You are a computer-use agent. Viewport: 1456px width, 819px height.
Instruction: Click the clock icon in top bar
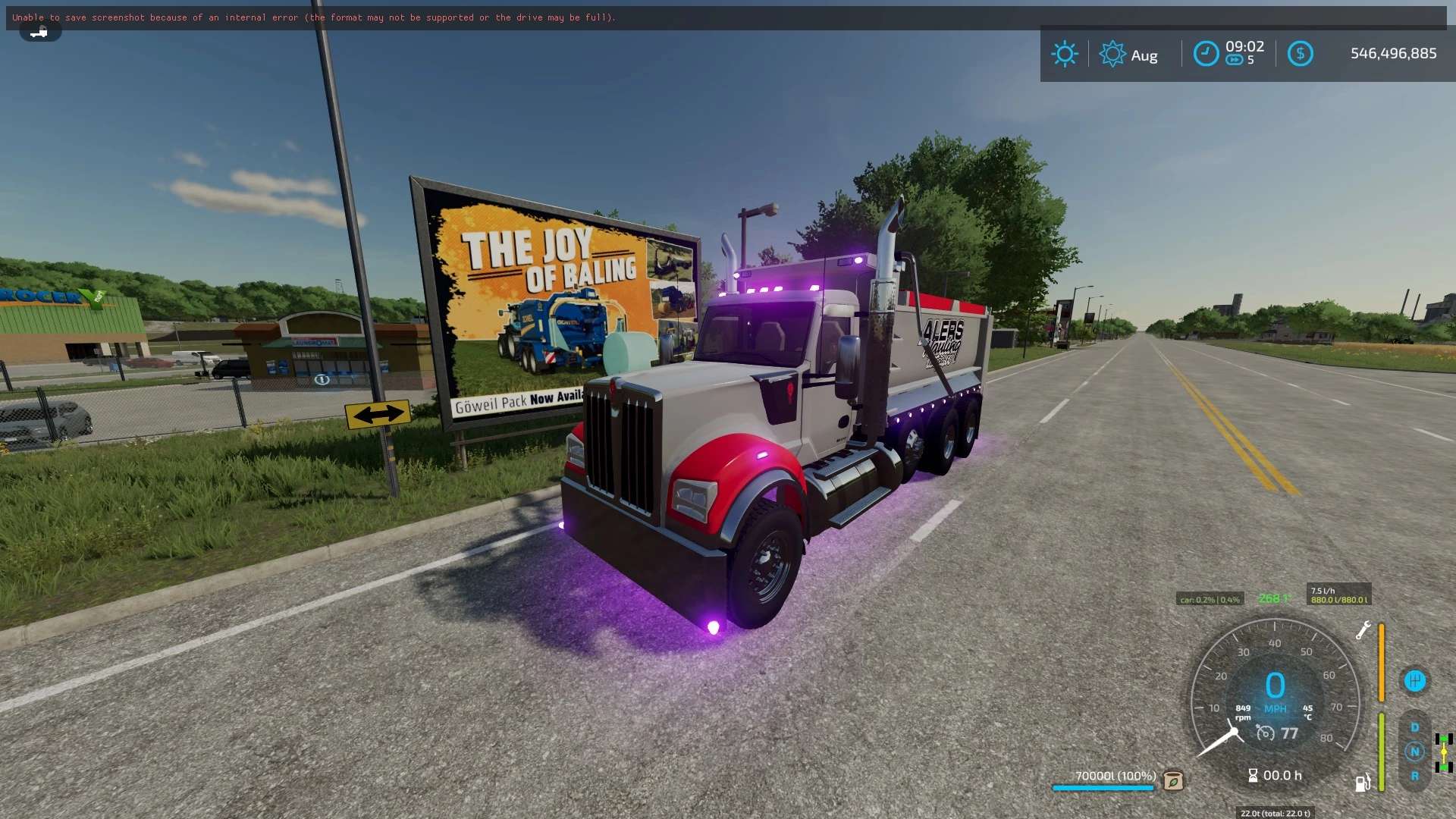pyautogui.click(x=1206, y=54)
